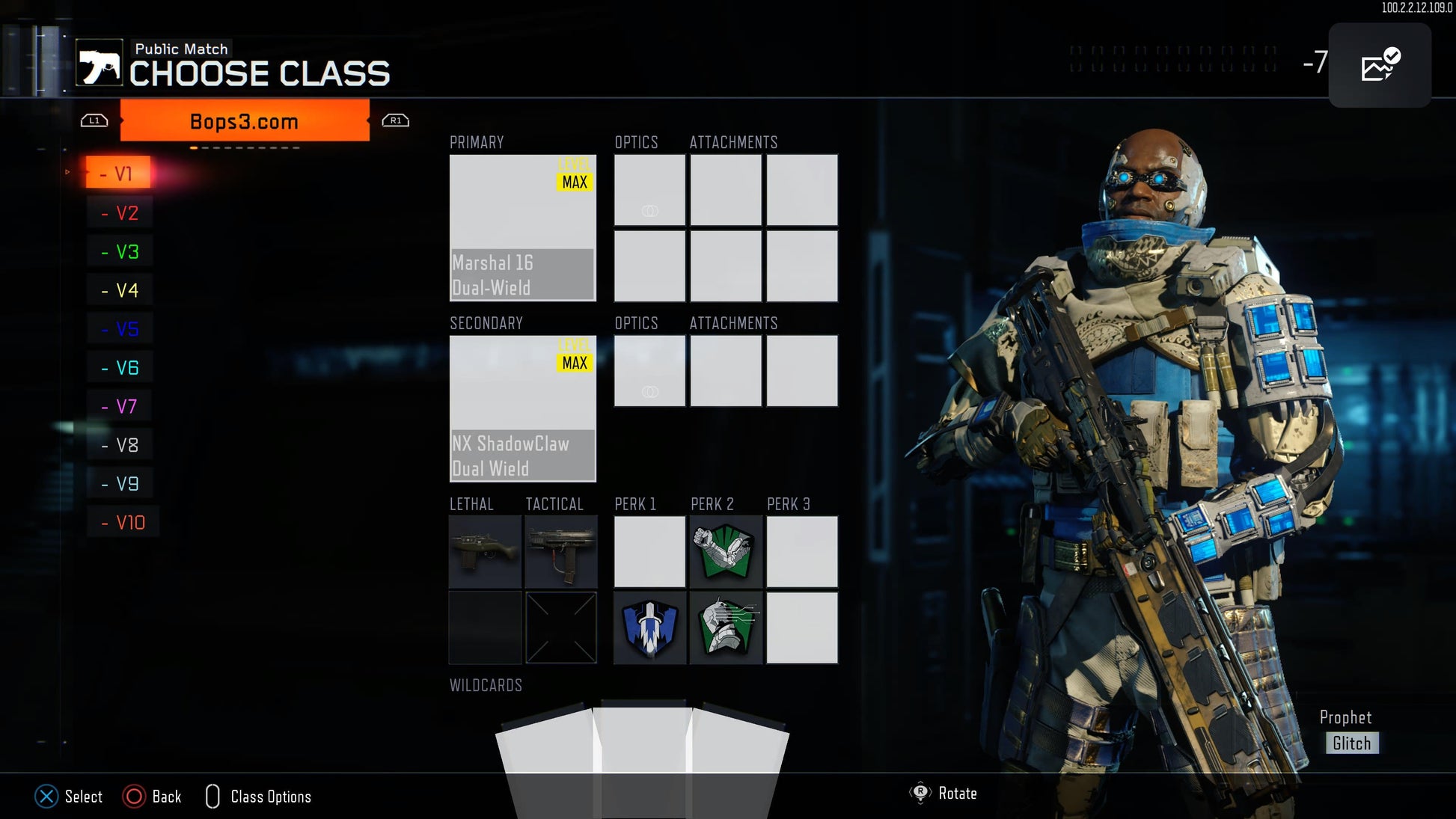Select the V1 class entry
1456x819 pixels.
[x=118, y=174]
